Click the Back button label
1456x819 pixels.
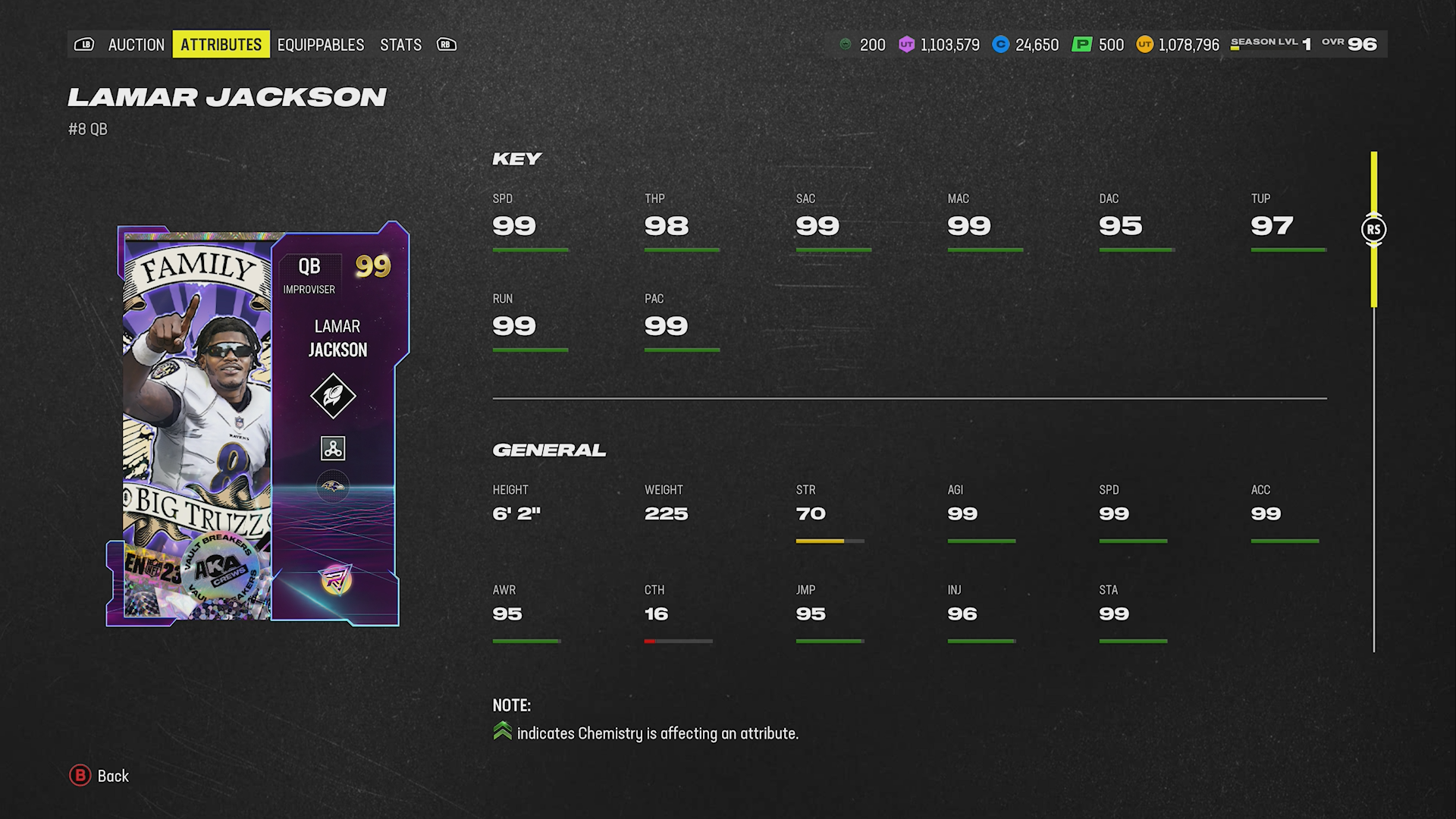(x=113, y=776)
